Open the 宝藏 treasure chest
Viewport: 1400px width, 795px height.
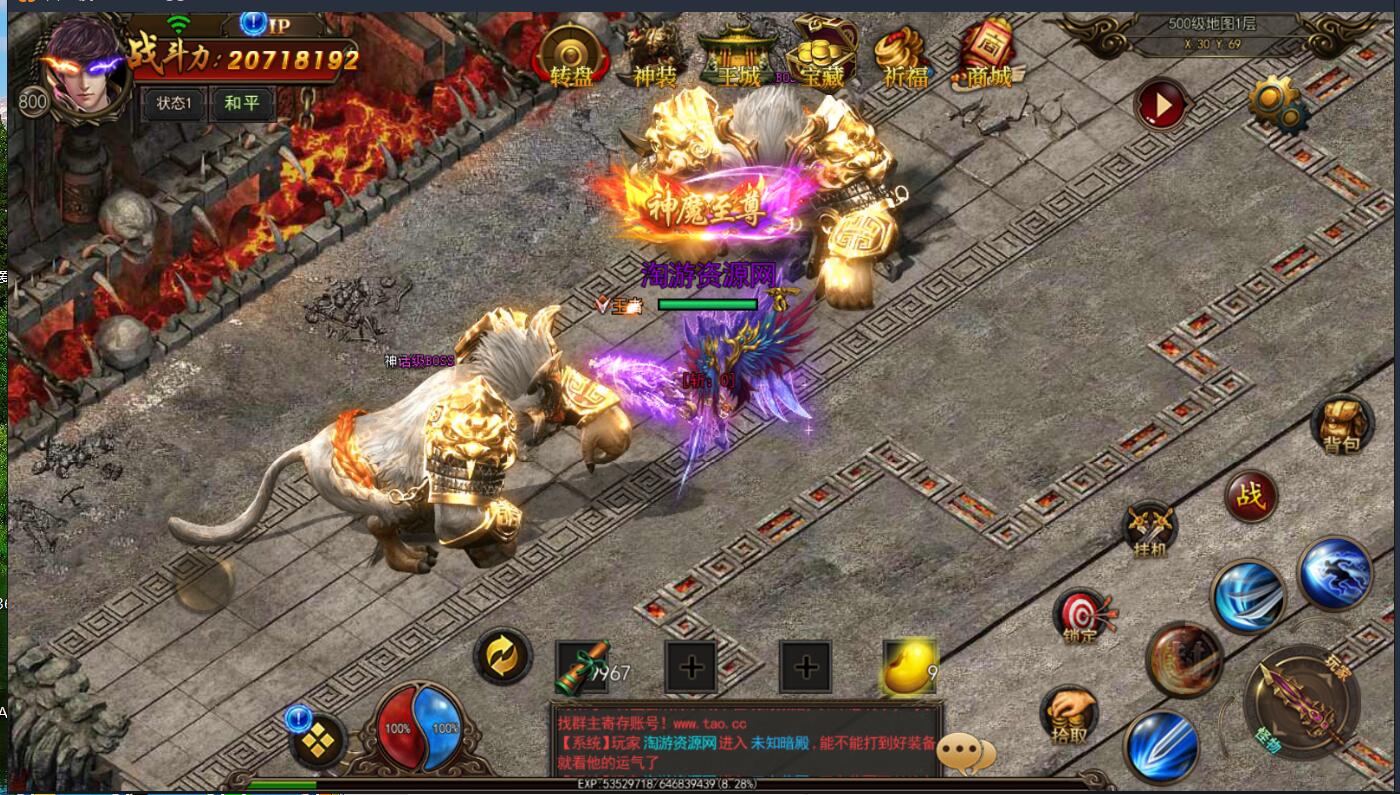coord(821,56)
